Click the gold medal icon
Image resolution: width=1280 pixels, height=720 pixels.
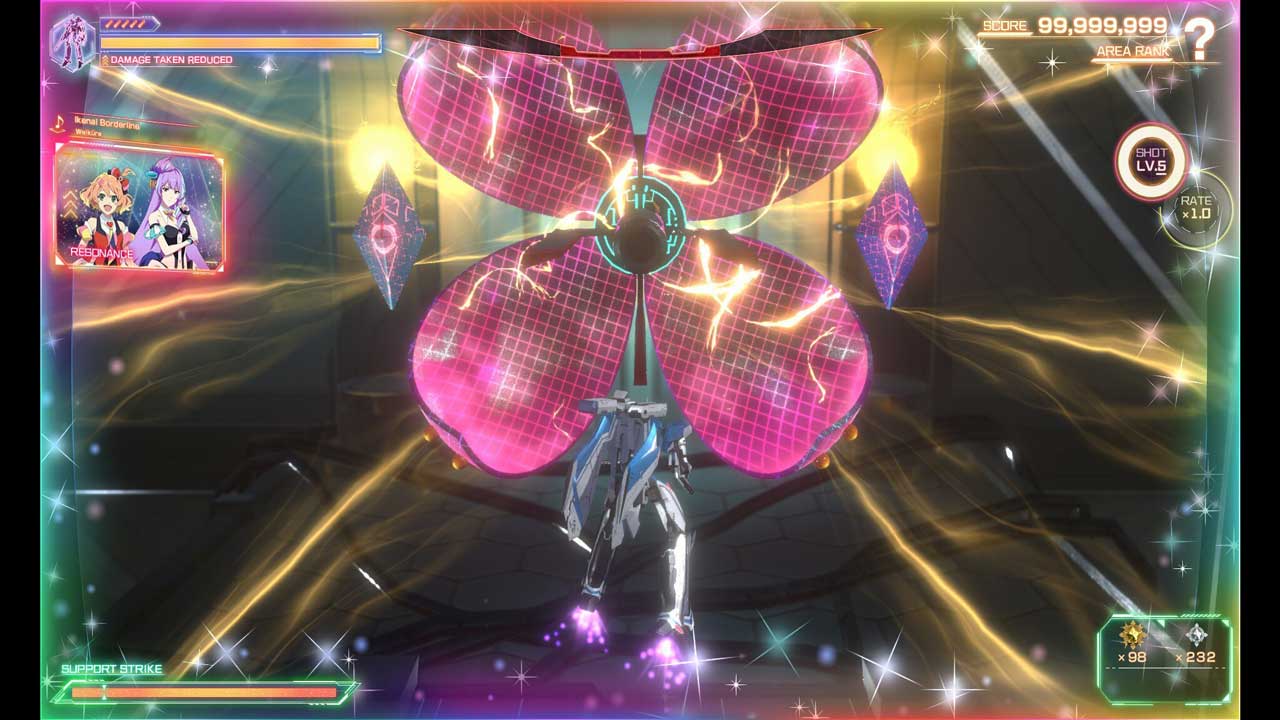1131,634
